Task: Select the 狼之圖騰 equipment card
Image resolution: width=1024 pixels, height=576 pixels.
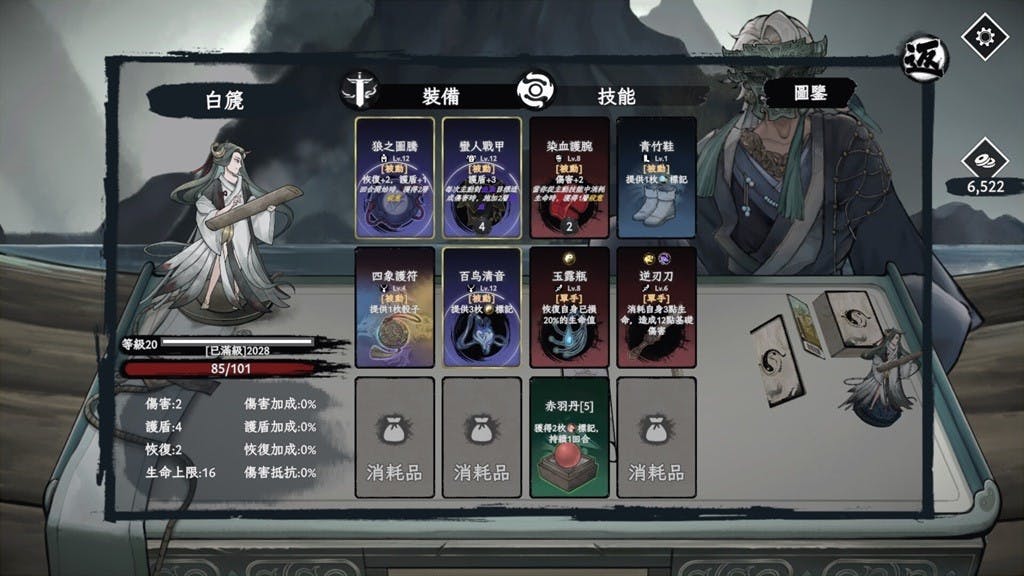Action: click(x=395, y=178)
